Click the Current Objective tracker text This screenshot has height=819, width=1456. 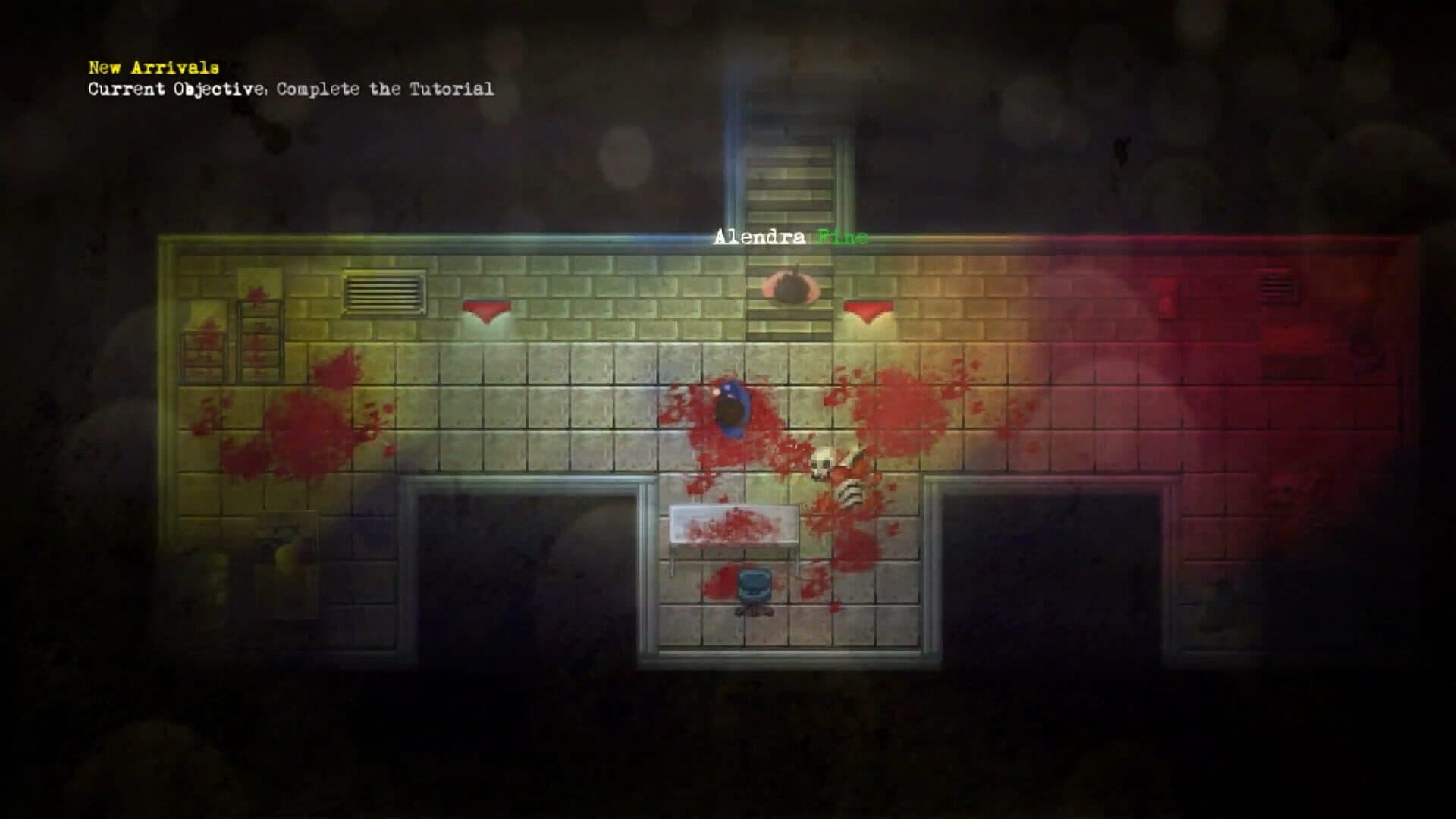pyautogui.click(x=290, y=89)
